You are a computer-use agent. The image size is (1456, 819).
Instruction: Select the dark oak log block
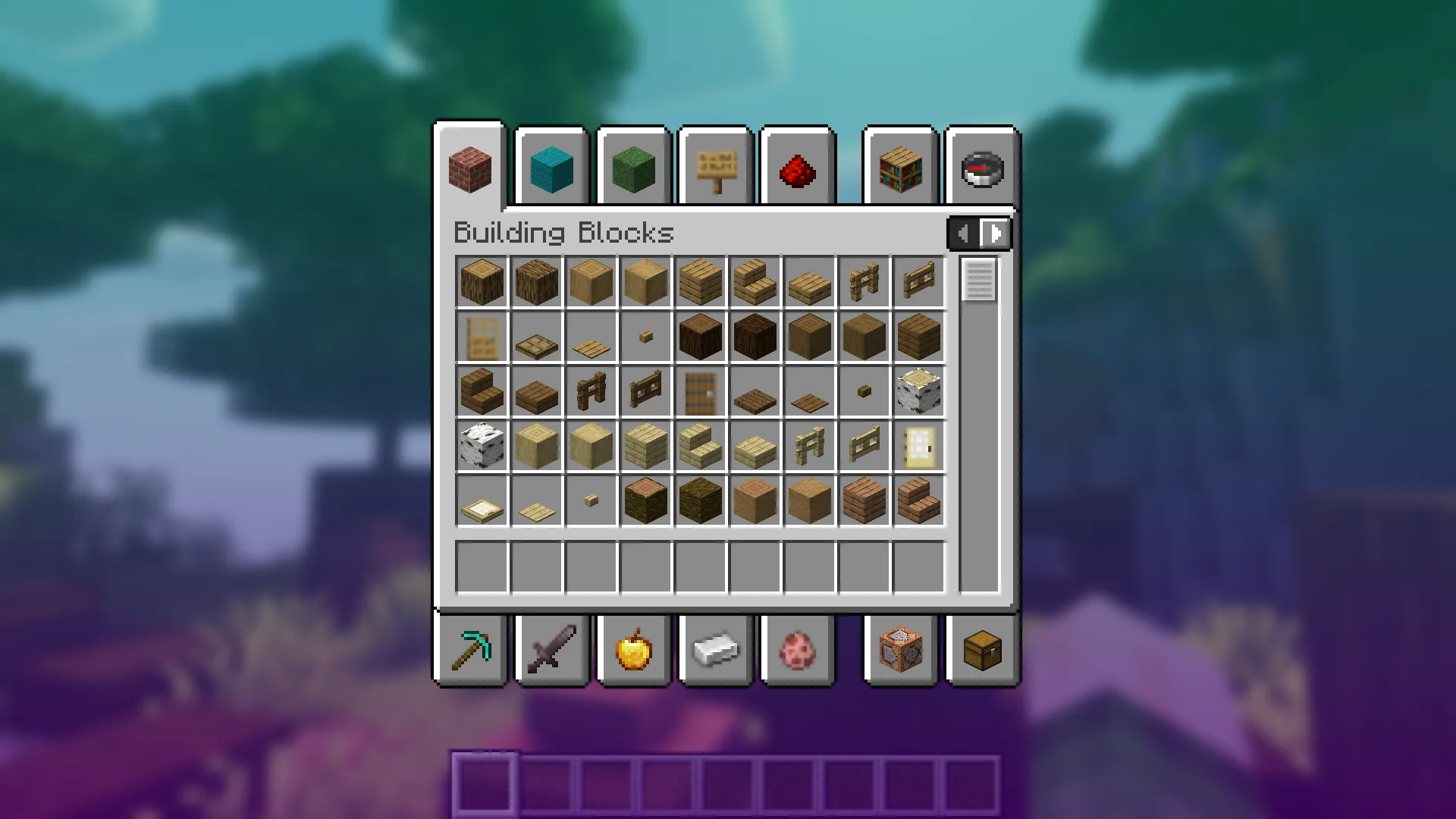pyautogui.click(x=701, y=336)
